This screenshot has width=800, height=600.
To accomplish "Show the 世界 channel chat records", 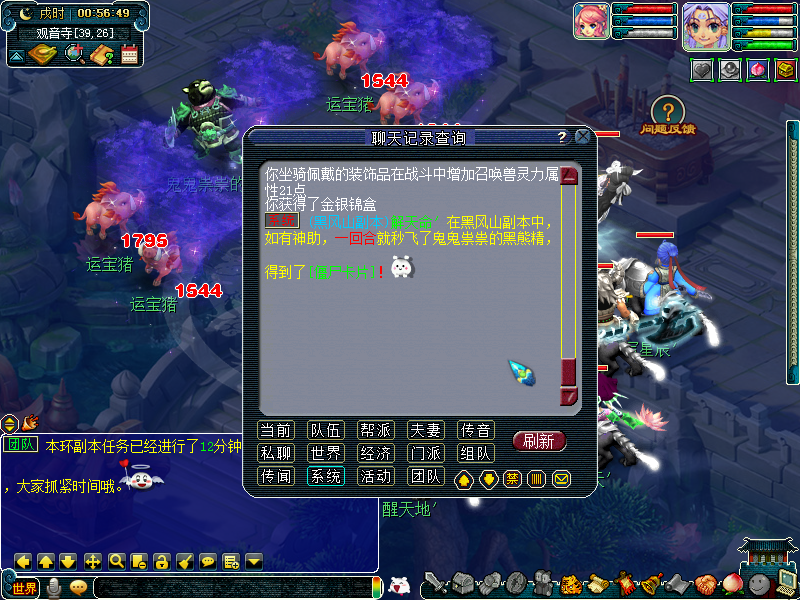I will coord(325,453).
